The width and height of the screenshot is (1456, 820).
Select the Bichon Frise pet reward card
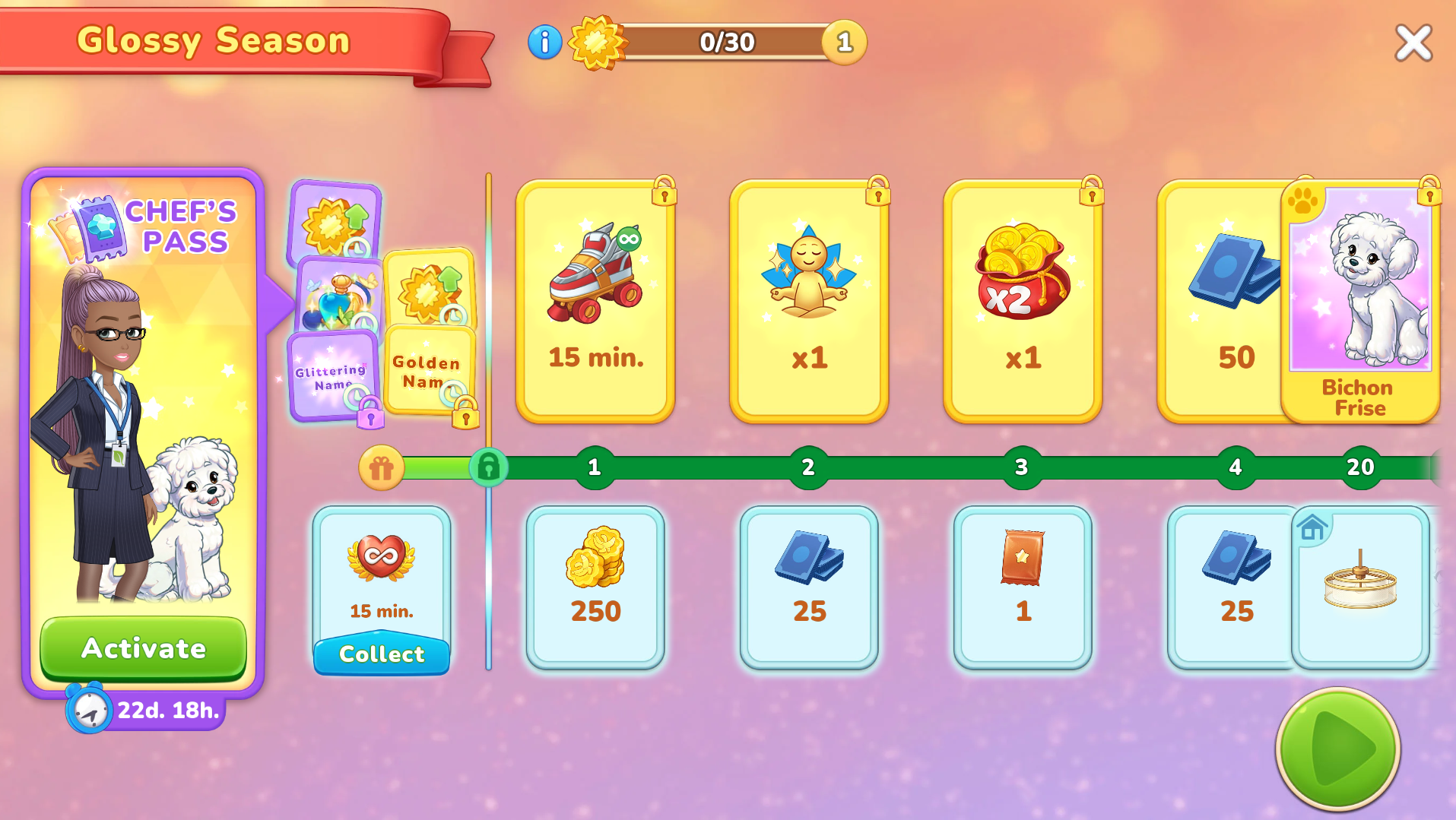pos(1361,301)
